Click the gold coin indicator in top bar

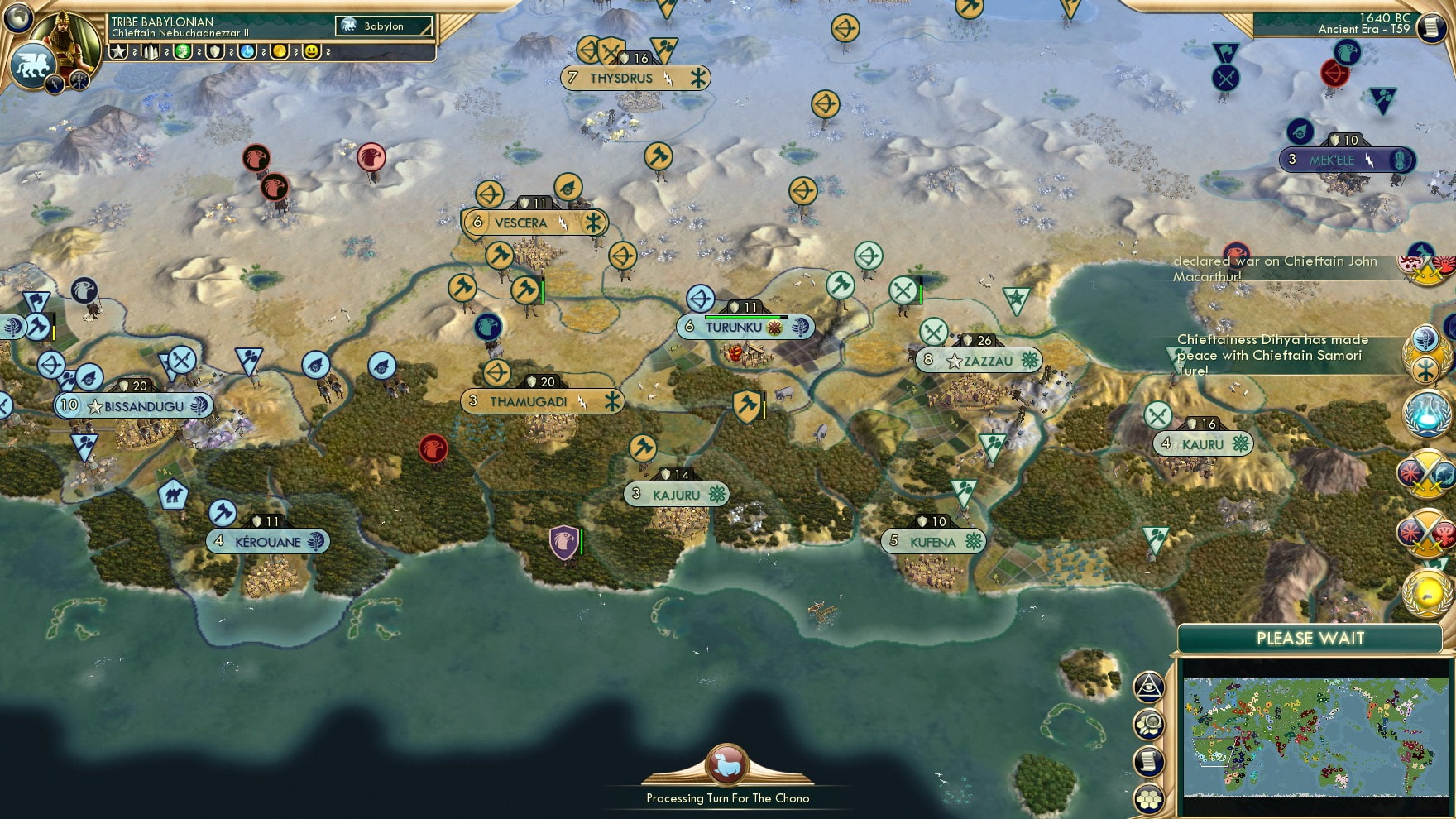(279, 52)
